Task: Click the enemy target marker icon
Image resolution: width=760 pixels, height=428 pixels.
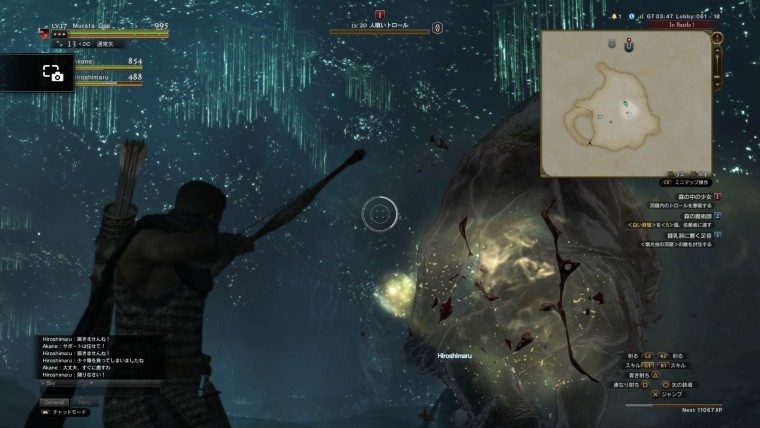Action: 380,16
